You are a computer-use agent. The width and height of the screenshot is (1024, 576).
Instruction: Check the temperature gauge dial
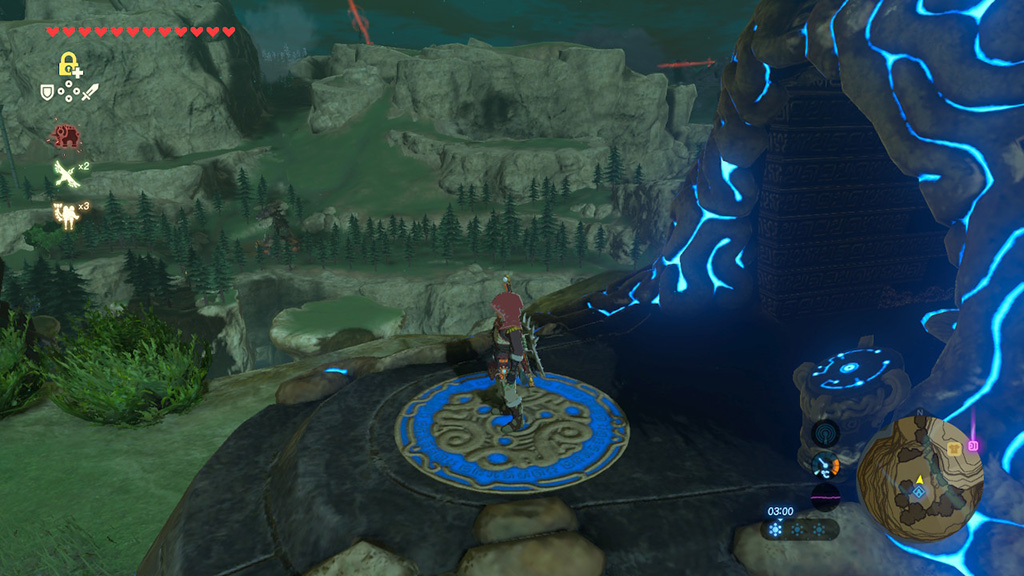pyautogui.click(x=826, y=464)
